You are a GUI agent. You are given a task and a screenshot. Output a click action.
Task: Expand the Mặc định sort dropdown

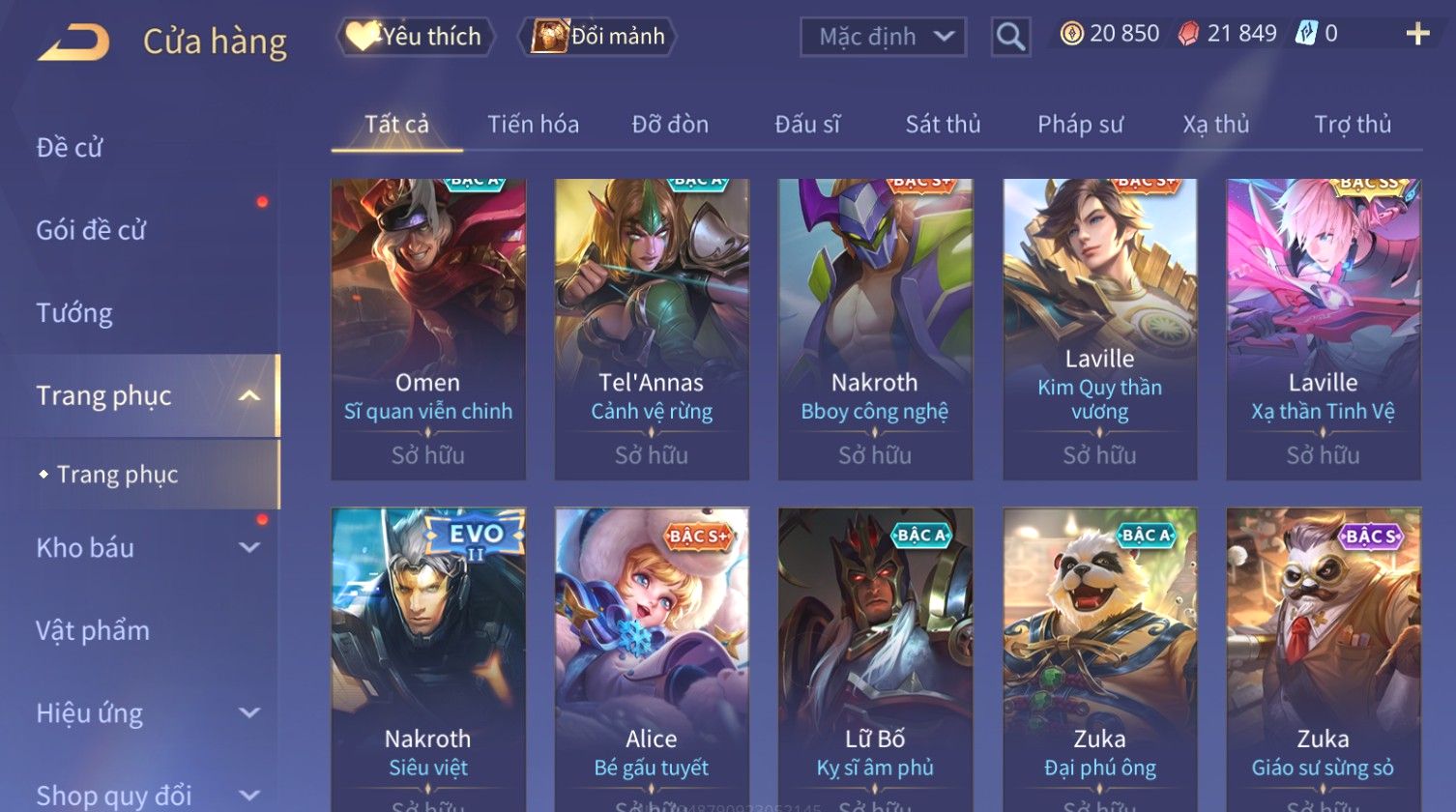(883, 38)
